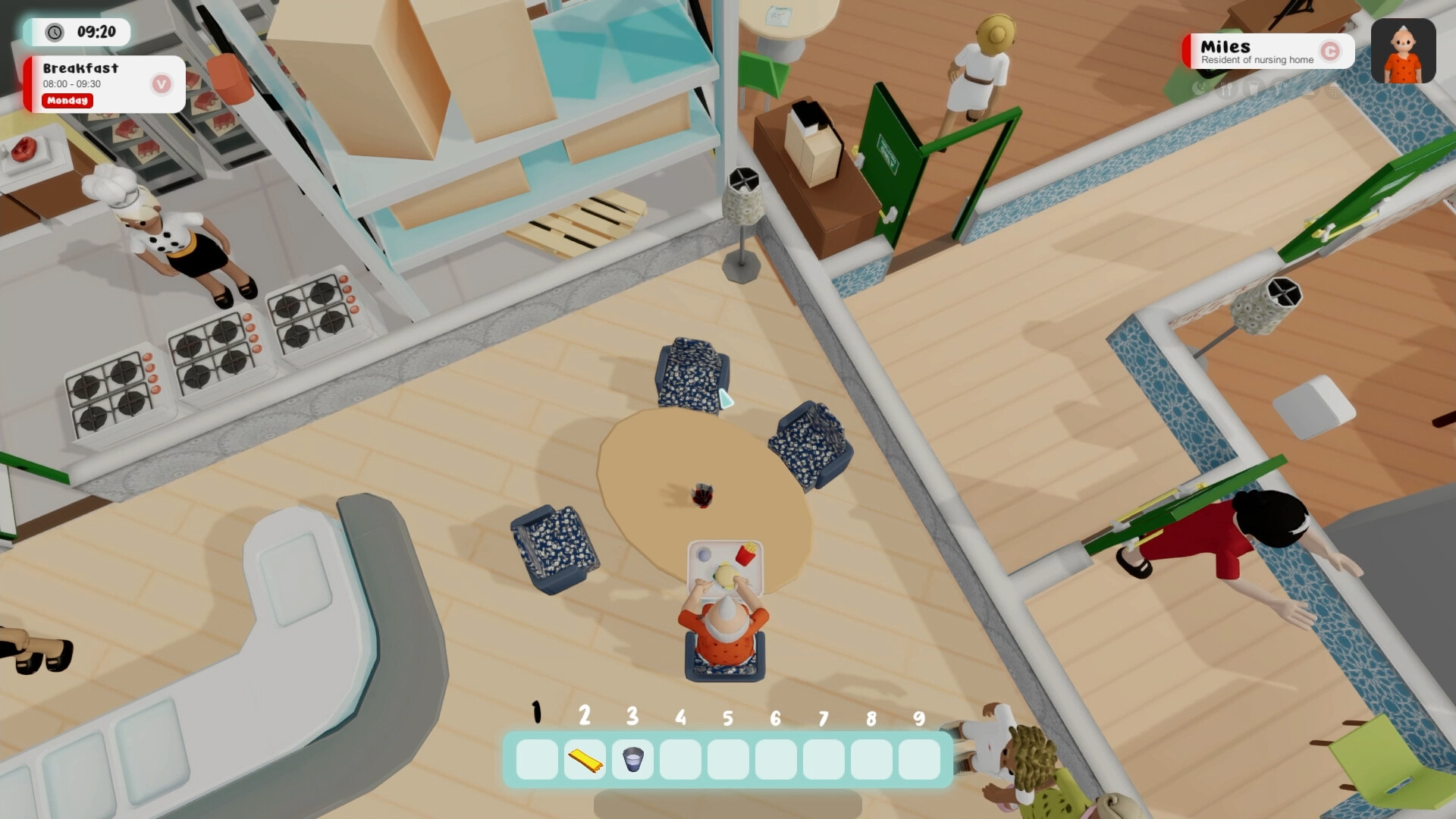This screenshot has width=1456, height=819.
Task: Click the shower hygiene status icon
Action: [1333, 90]
